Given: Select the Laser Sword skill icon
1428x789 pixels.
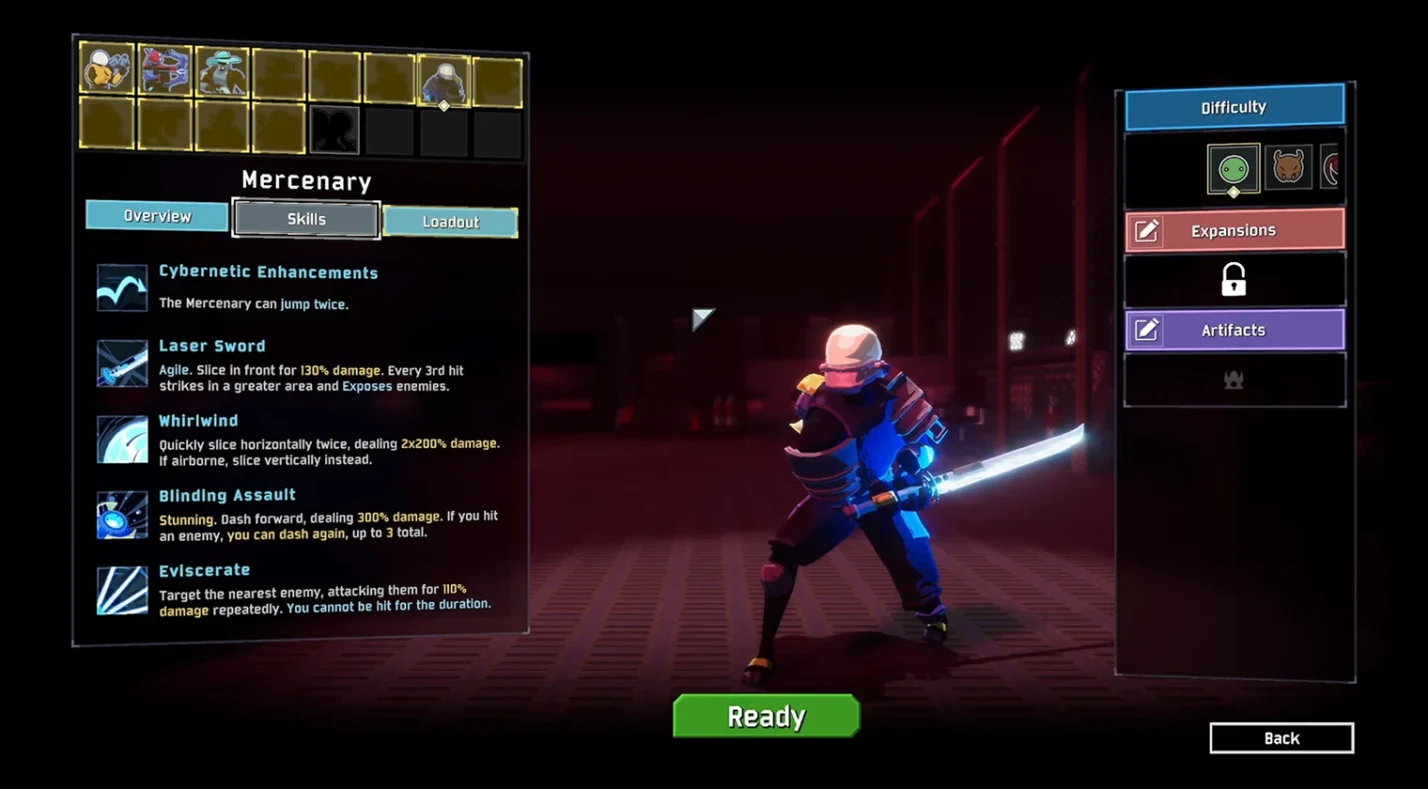Looking at the screenshot, I should click(122, 363).
